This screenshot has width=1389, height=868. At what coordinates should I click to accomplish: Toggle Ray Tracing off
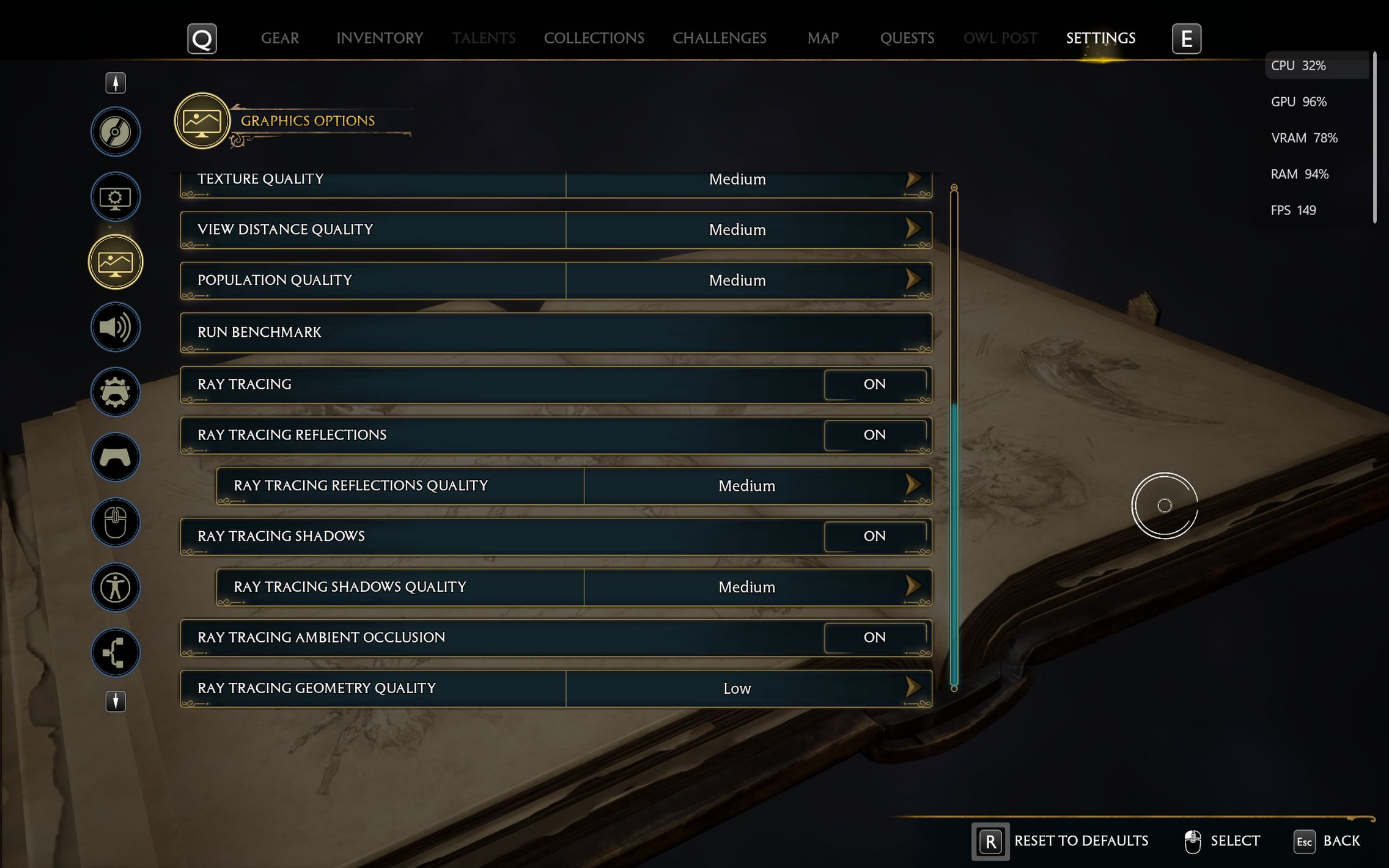[x=874, y=384]
